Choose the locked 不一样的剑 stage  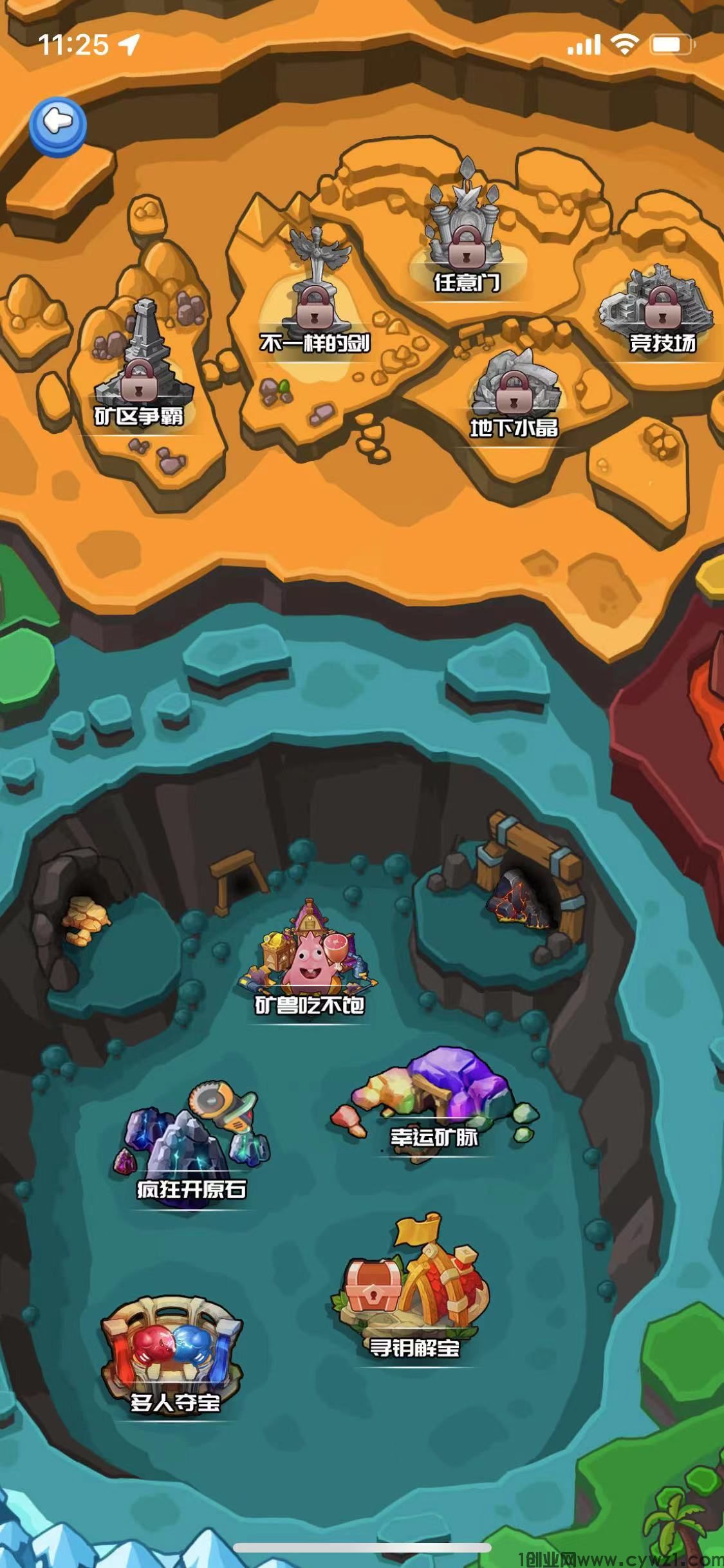314,303
